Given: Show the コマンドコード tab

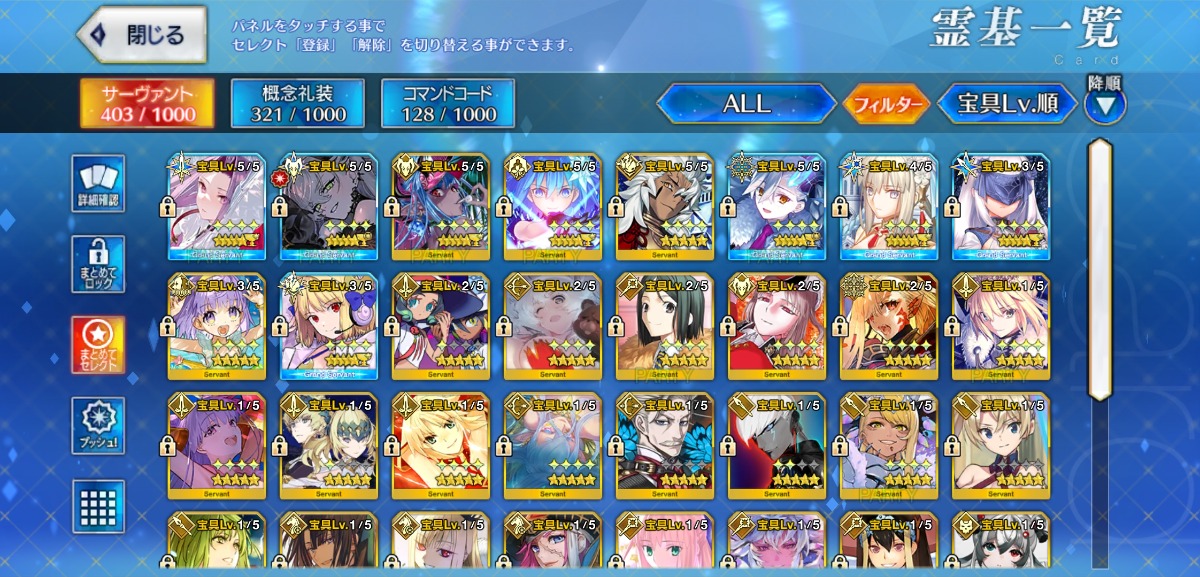Looking at the screenshot, I should [x=448, y=103].
